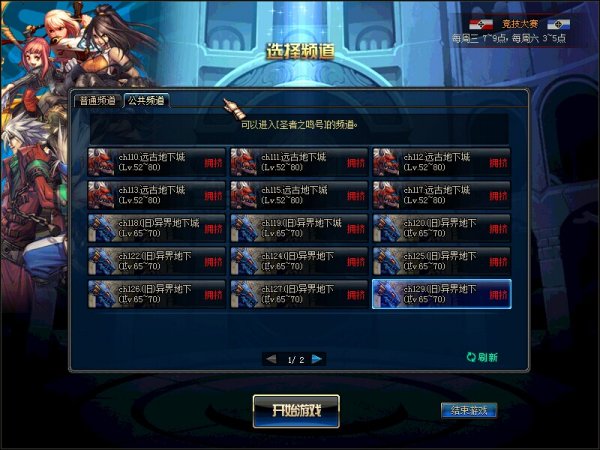Select channel ch119 异界地下城
600x450 pixels.
[x=299, y=228]
